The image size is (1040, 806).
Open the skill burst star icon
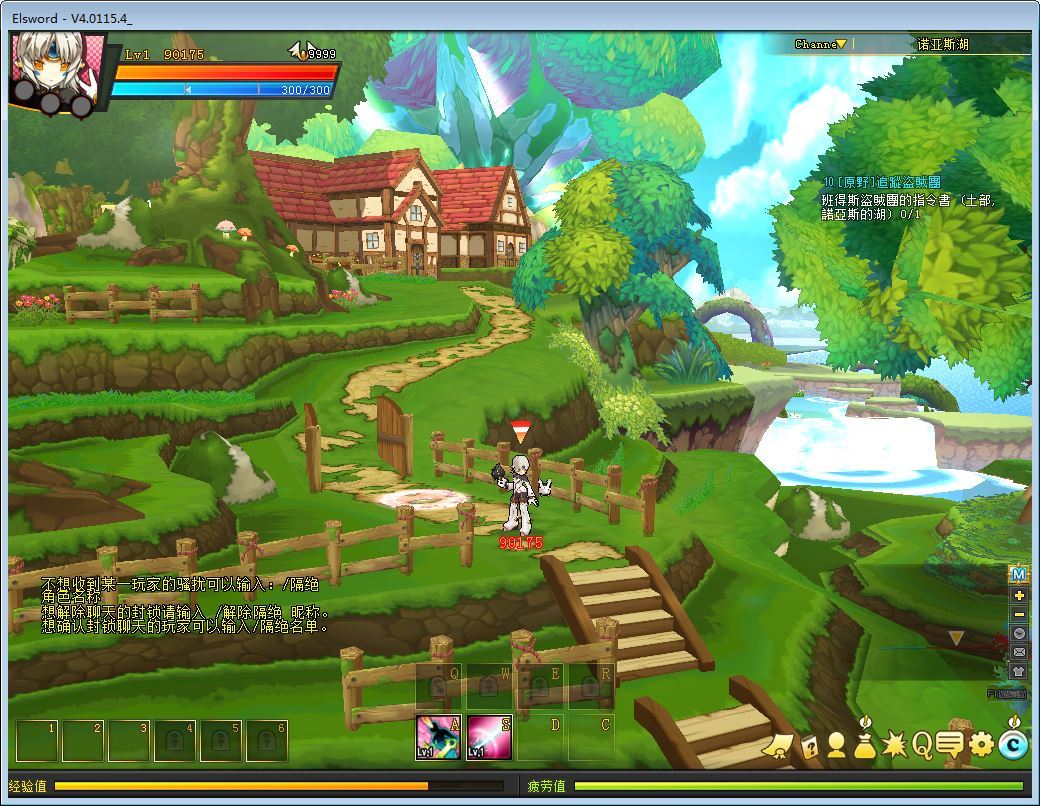click(x=893, y=745)
